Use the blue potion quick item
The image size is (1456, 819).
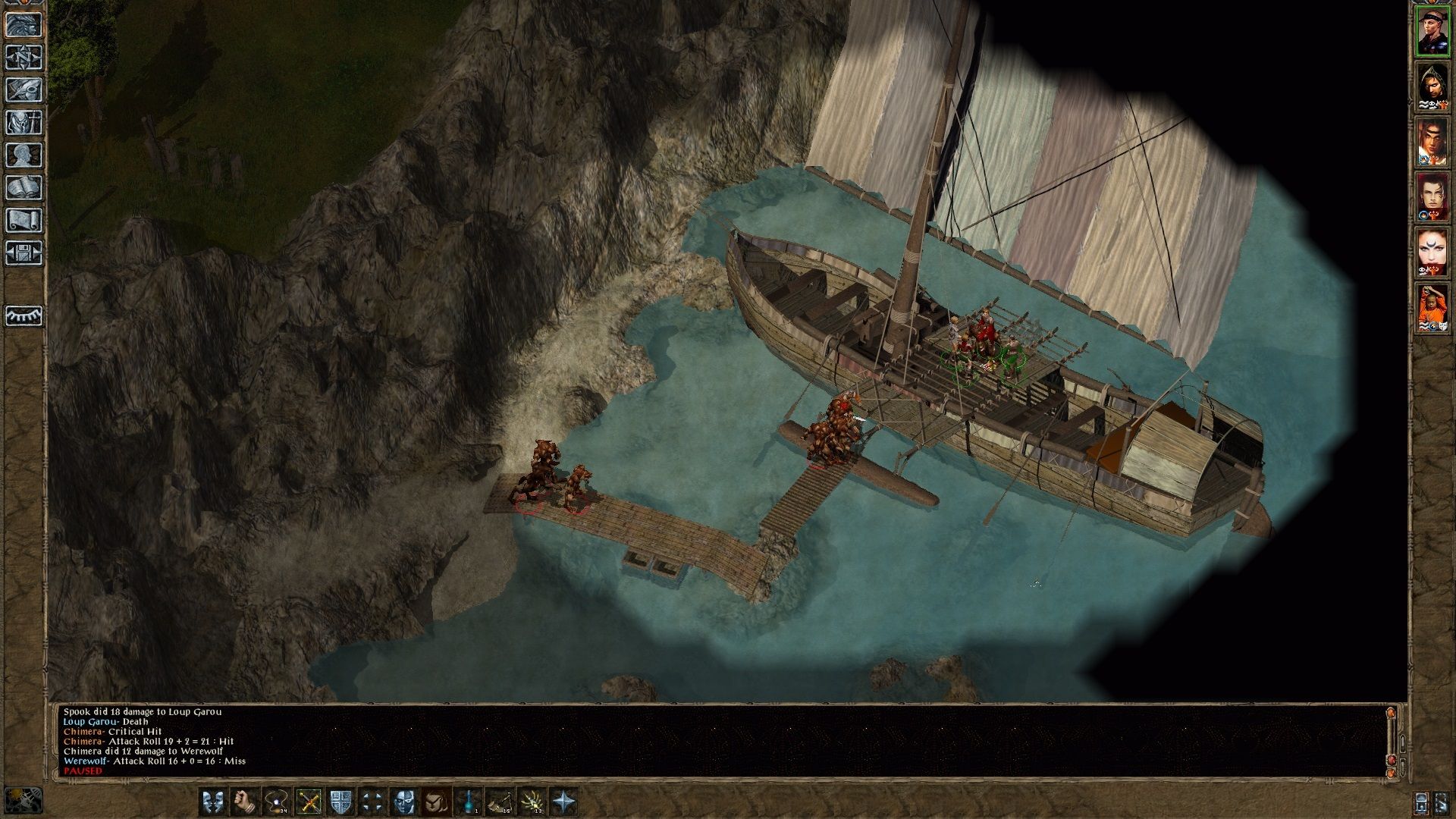(469, 802)
